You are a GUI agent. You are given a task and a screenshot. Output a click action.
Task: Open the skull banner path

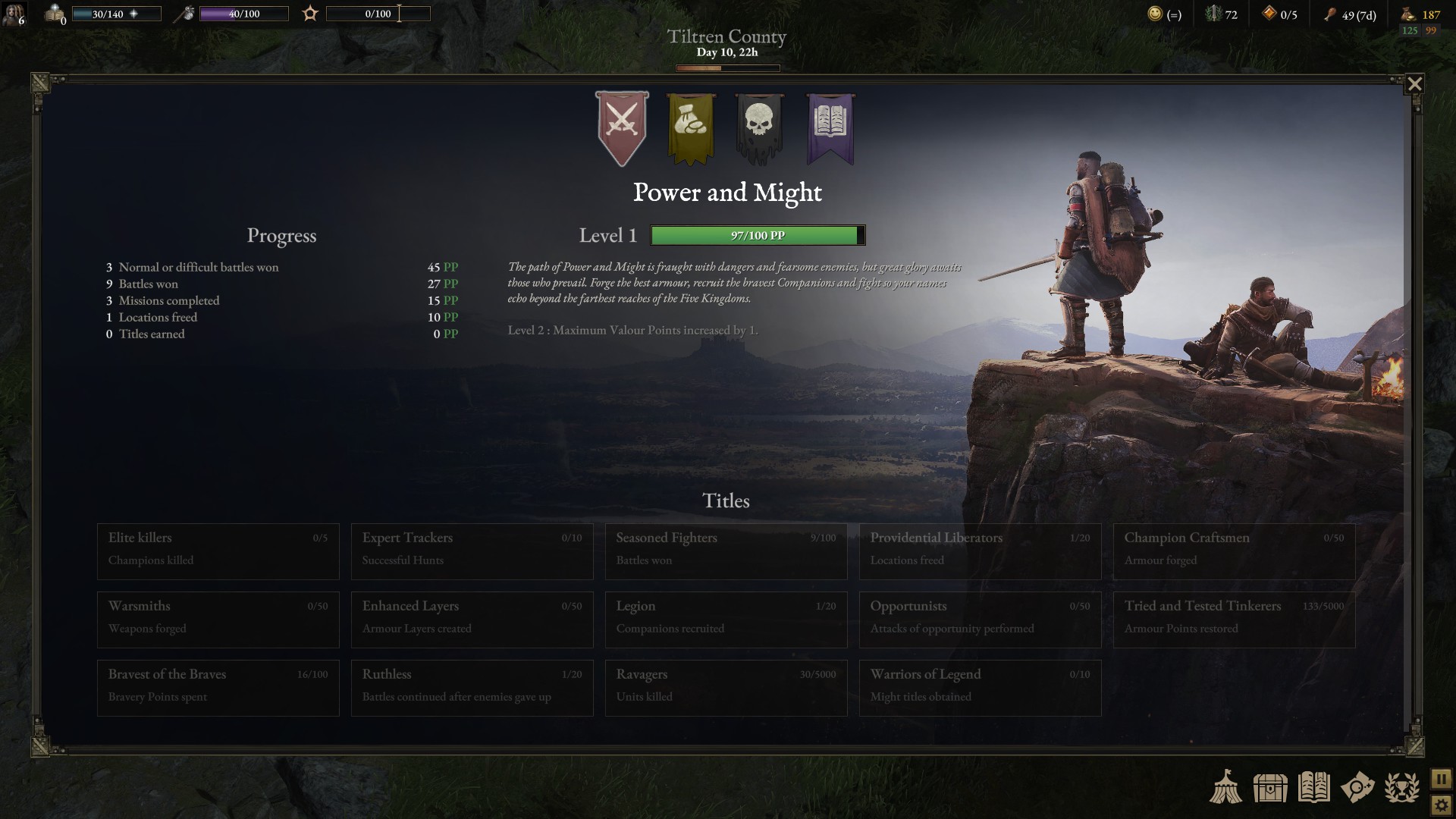click(x=760, y=127)
